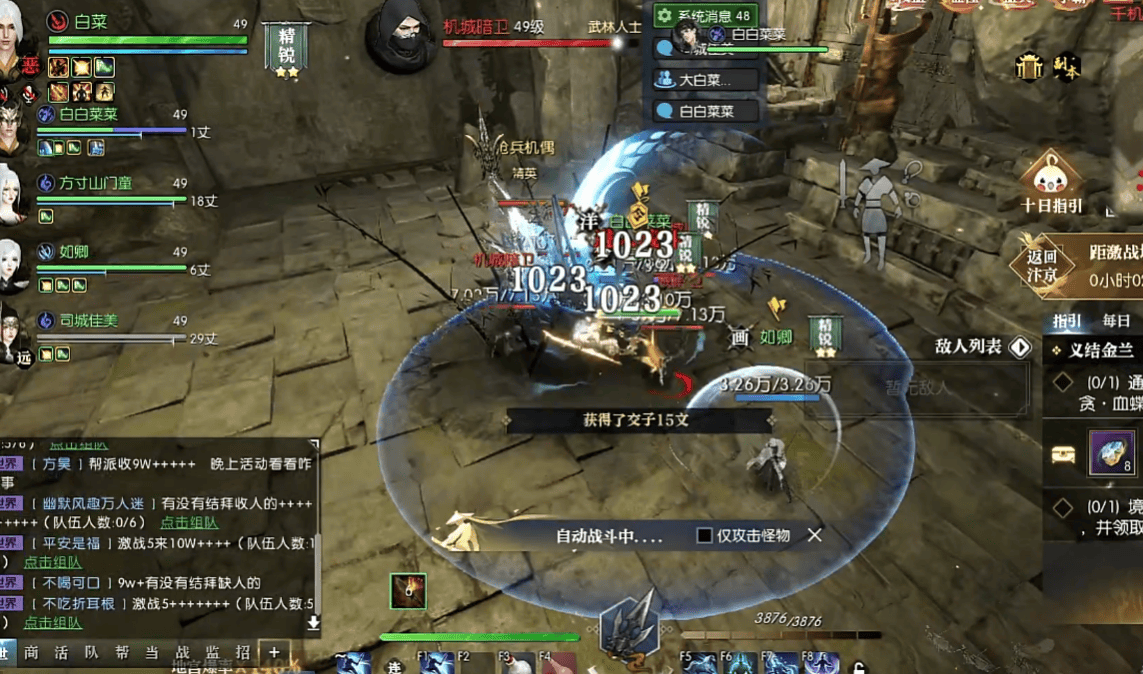The image size is (1143, 674).
Task: Click the quest reward gem item icon
Action: click(x=1111, y=455)
